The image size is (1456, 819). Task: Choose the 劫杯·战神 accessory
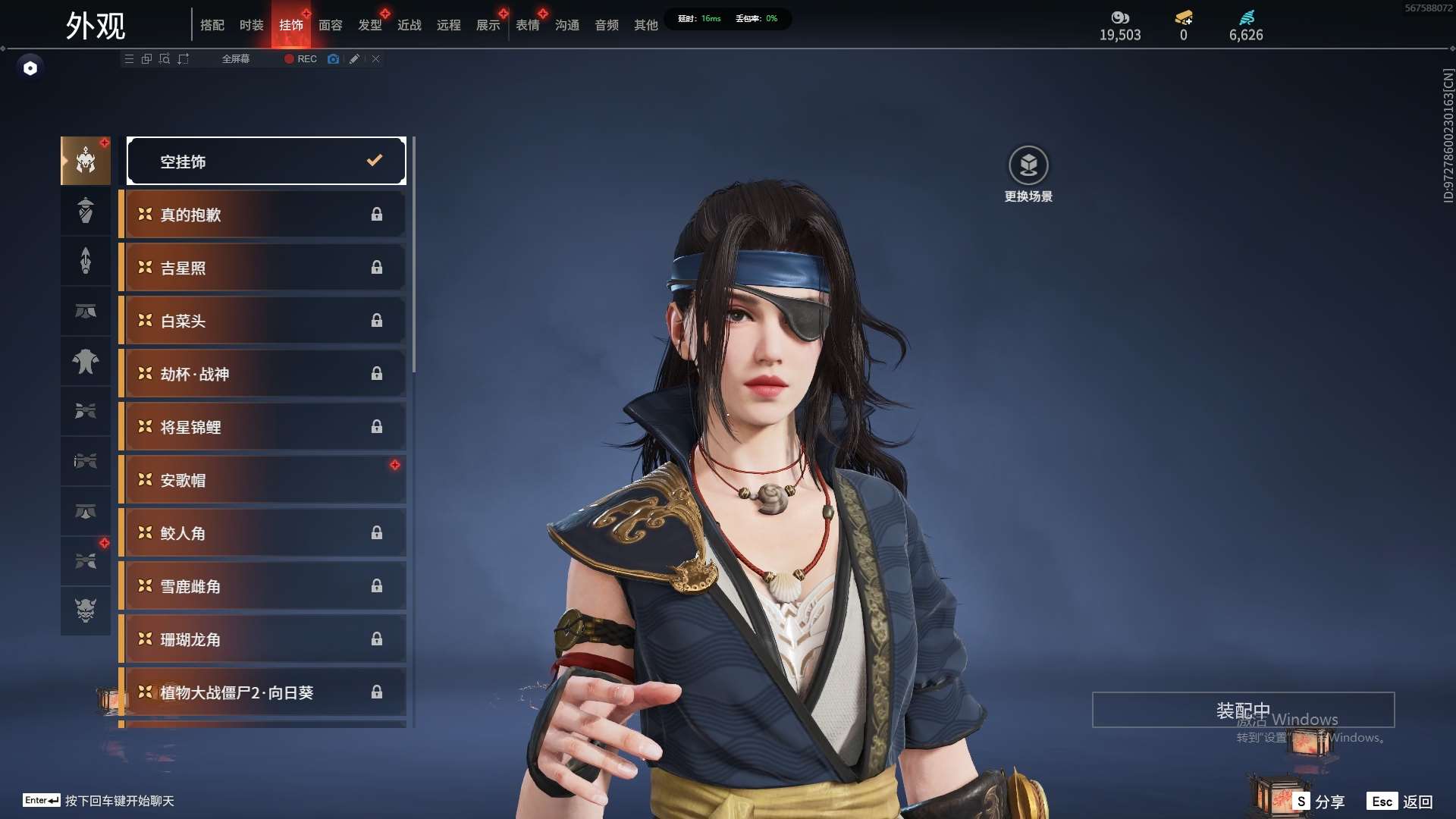tap(264, 374)
